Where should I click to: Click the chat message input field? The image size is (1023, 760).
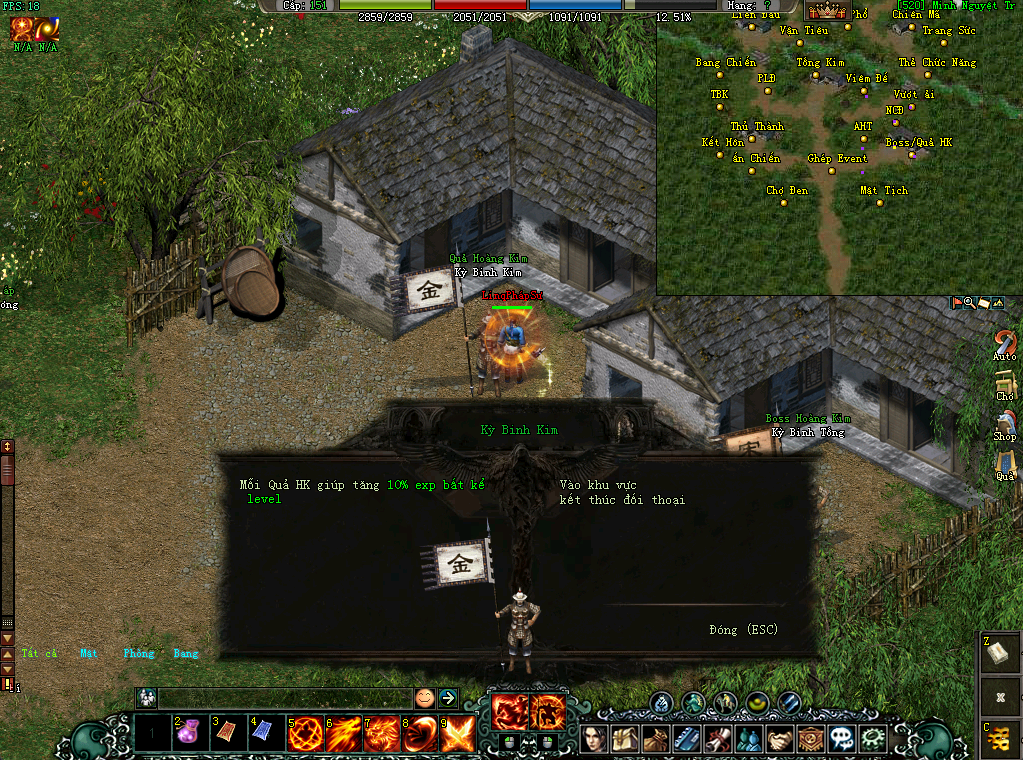[x=285, y=698]
